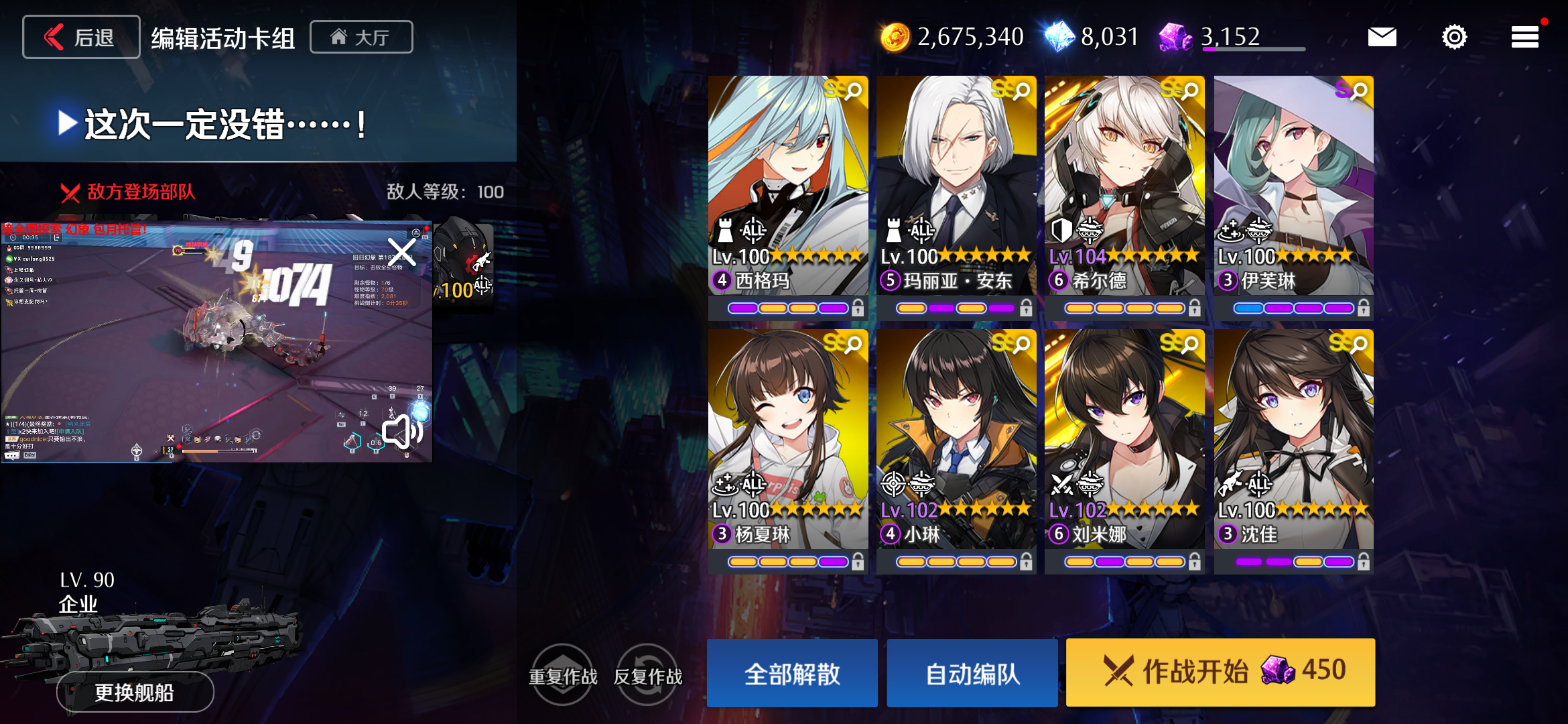The height and width of the screenshot is (724, 1568).
Task: Open the hamburger navigation menu
Action: tap(1524, 37)
